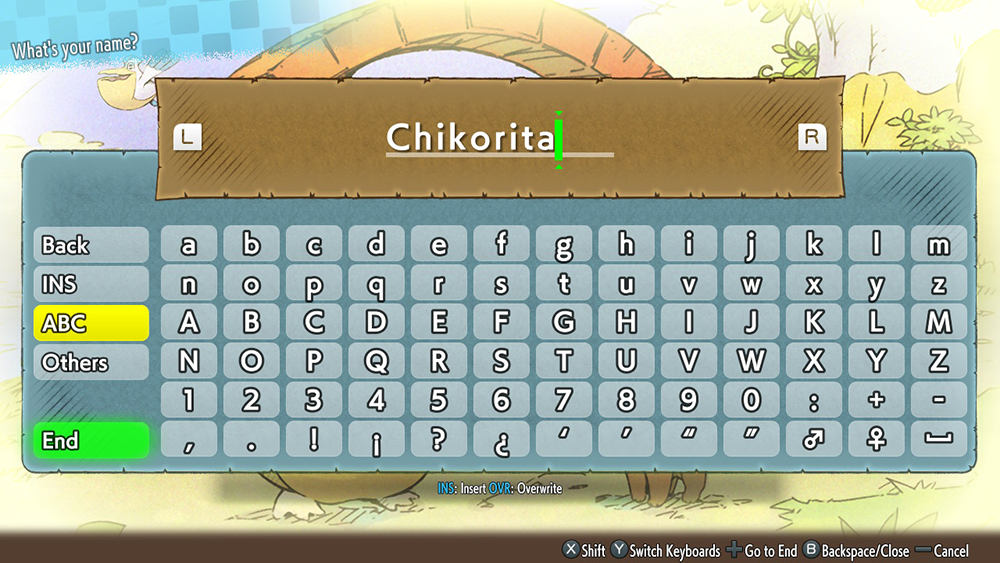The height and width of the screenshot is (563, 1000).
Task: Insert the male symbol
Action: tap(813, 440)
